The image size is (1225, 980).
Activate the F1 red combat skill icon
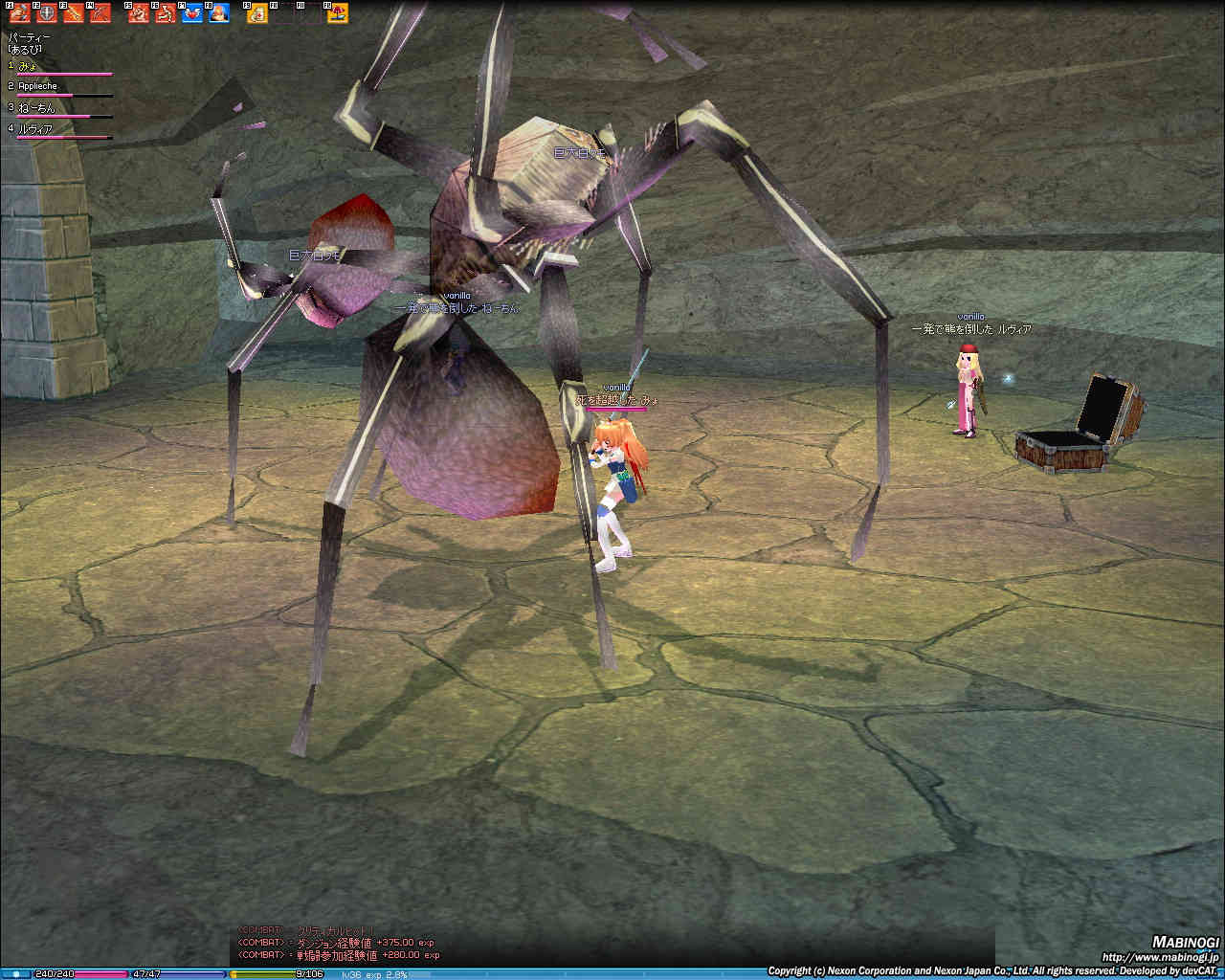pos(19,13)
